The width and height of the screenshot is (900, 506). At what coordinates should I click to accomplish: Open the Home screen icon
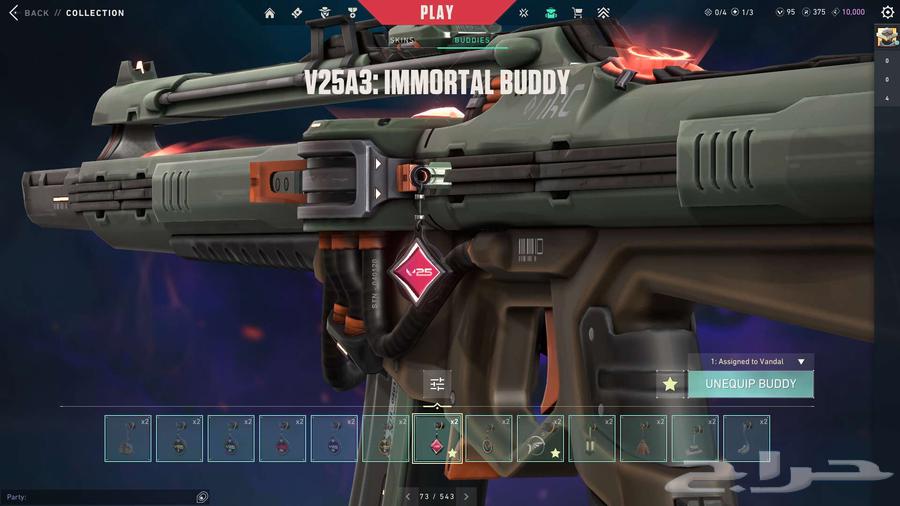(x=270, y=13)
